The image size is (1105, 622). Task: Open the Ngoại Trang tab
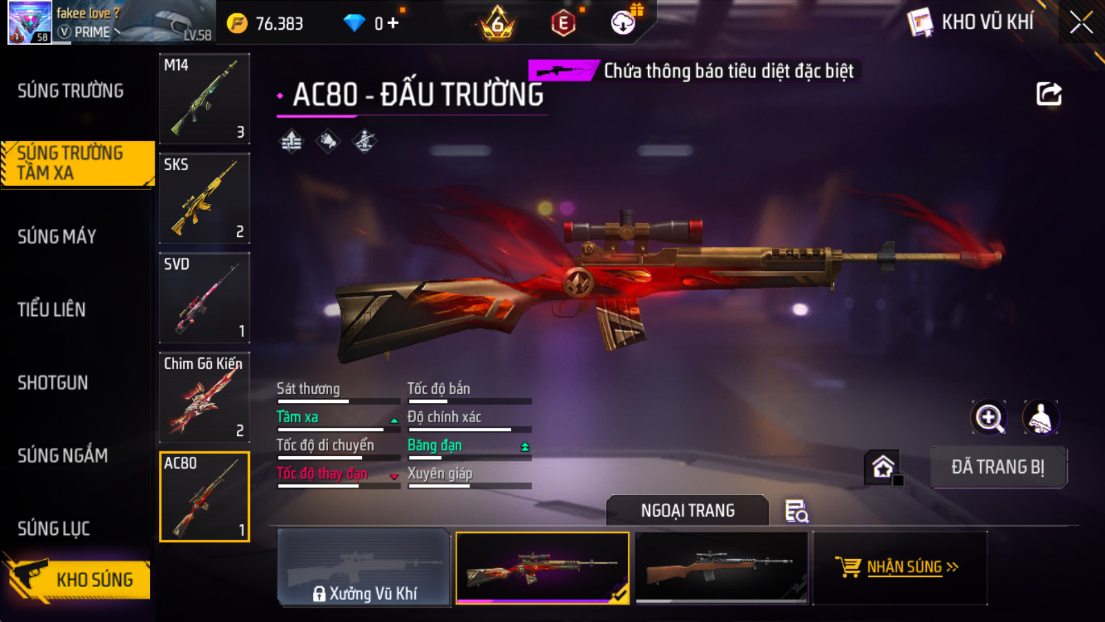687,511
